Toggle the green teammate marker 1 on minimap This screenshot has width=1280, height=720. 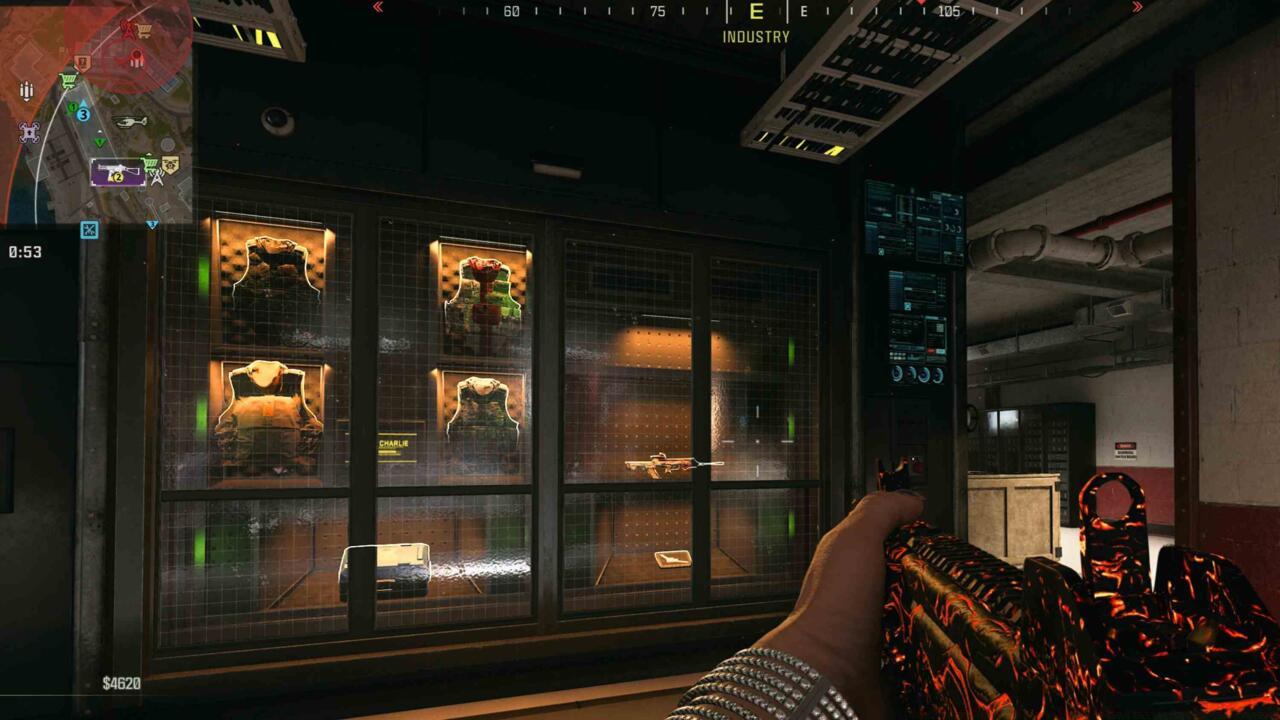(x=73, y=107)
